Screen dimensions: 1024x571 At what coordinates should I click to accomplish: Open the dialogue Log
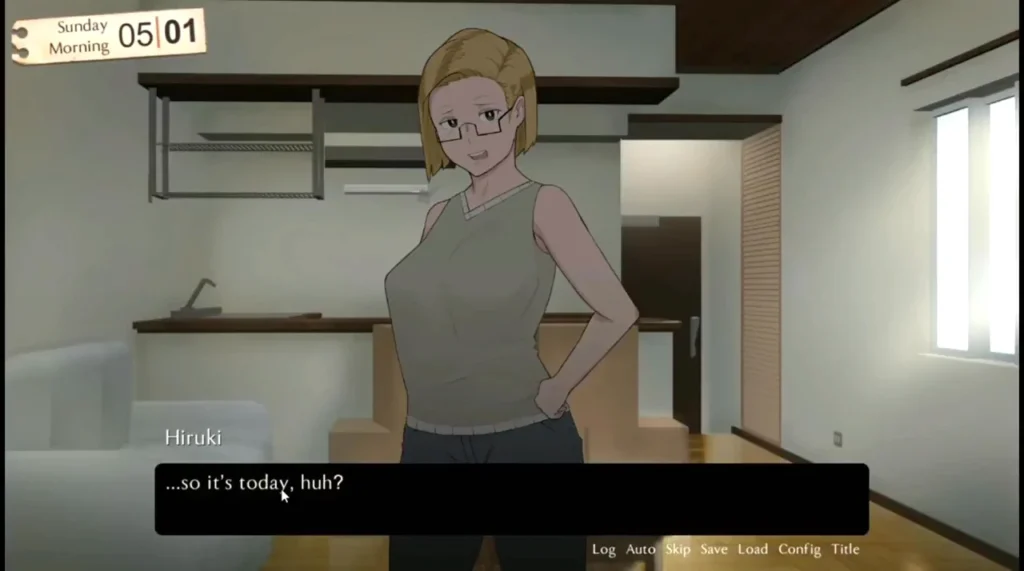coord(603,549)
